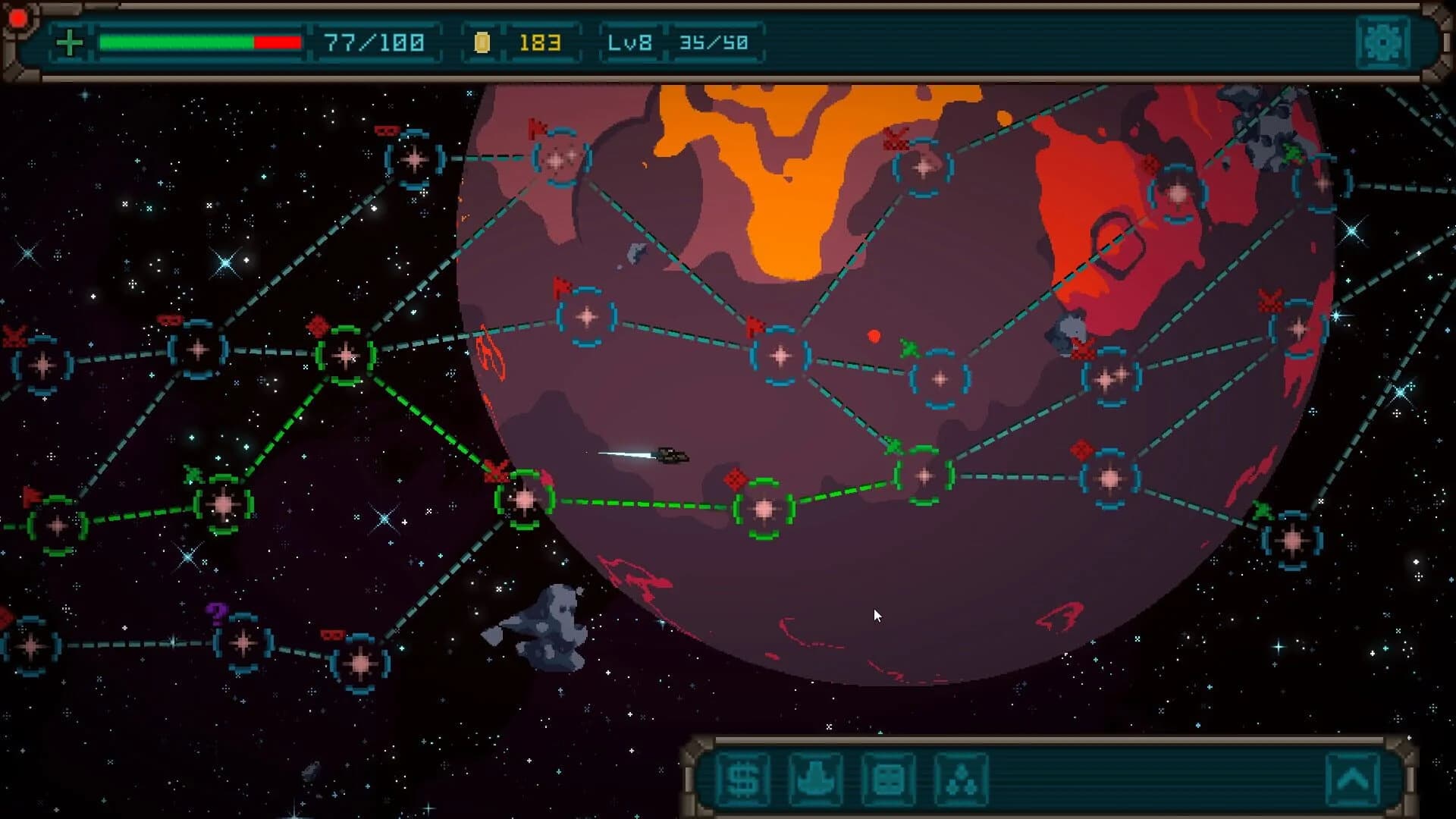Click the 77/100 health bar
Screen dimensions: 1456x819
[x=199, y=43]
